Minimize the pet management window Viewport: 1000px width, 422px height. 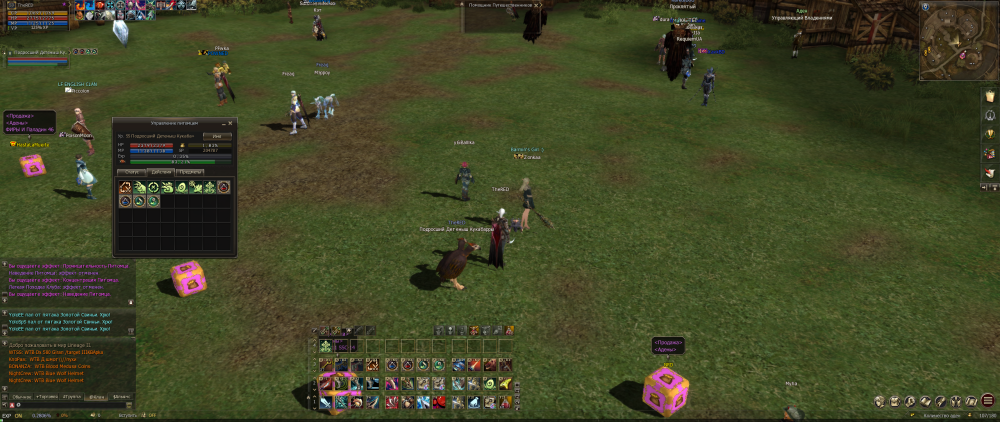222,123
